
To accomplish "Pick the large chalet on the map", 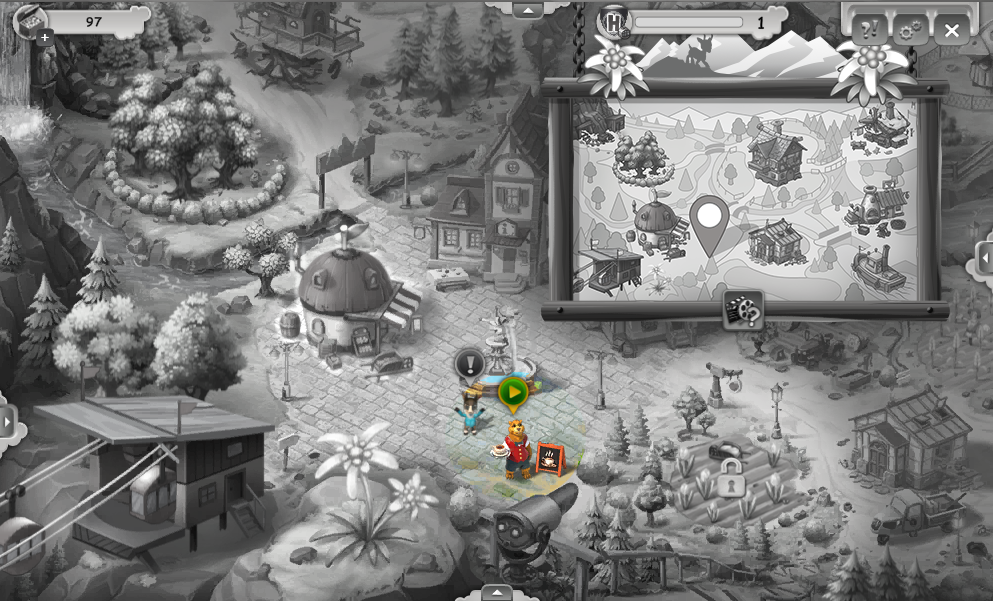I will tap(775, 152).
